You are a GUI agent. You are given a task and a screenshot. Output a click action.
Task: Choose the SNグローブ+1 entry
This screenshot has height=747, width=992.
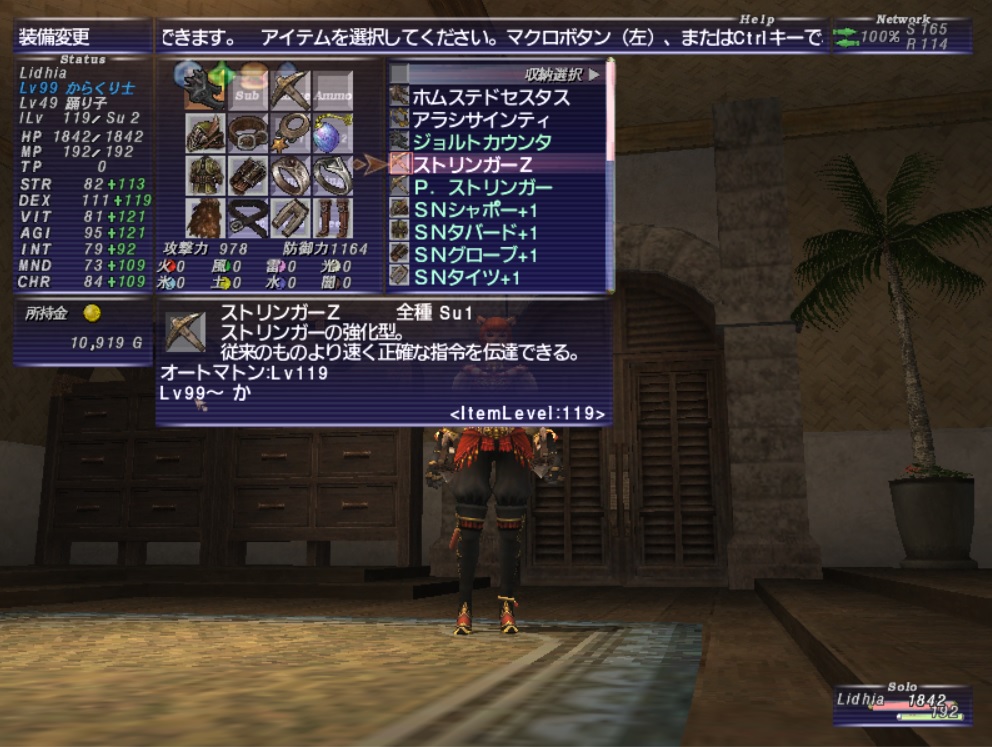[476, 254]
